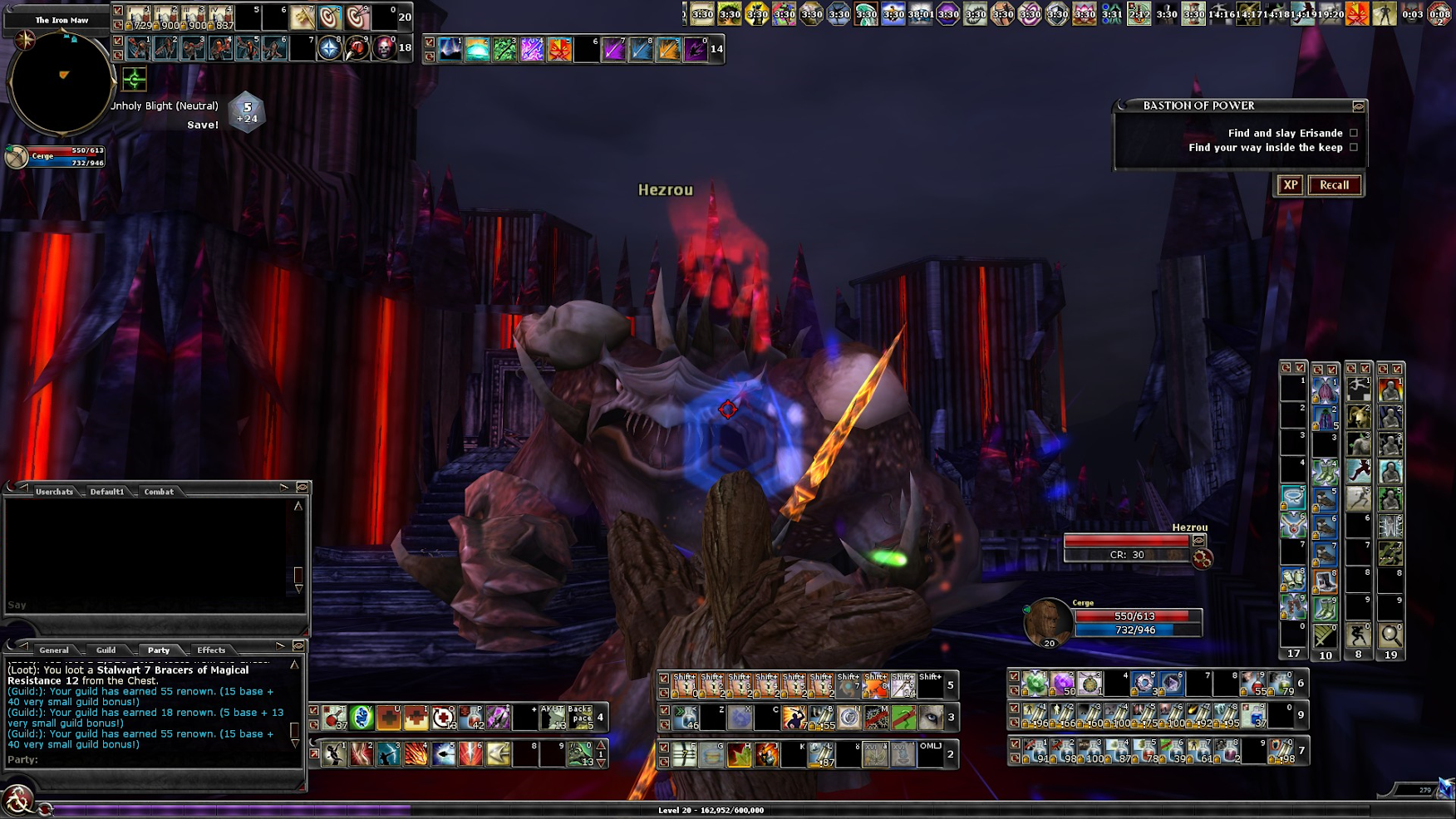Select the Hezrou target health frame
1456x819 pixels.
tap(1126, 542)
